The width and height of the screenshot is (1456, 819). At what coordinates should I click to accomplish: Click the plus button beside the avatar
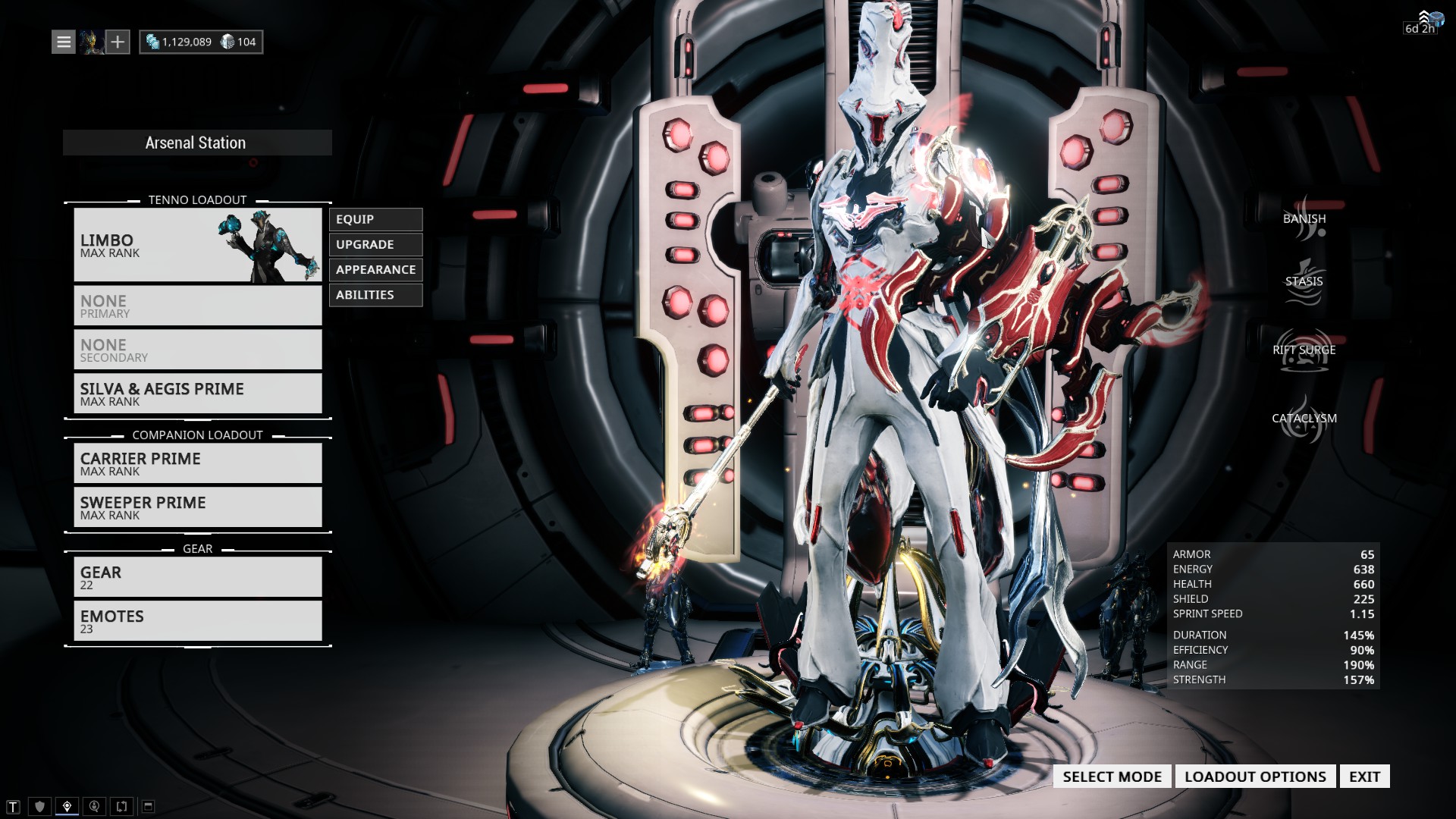tap(118, 42)
